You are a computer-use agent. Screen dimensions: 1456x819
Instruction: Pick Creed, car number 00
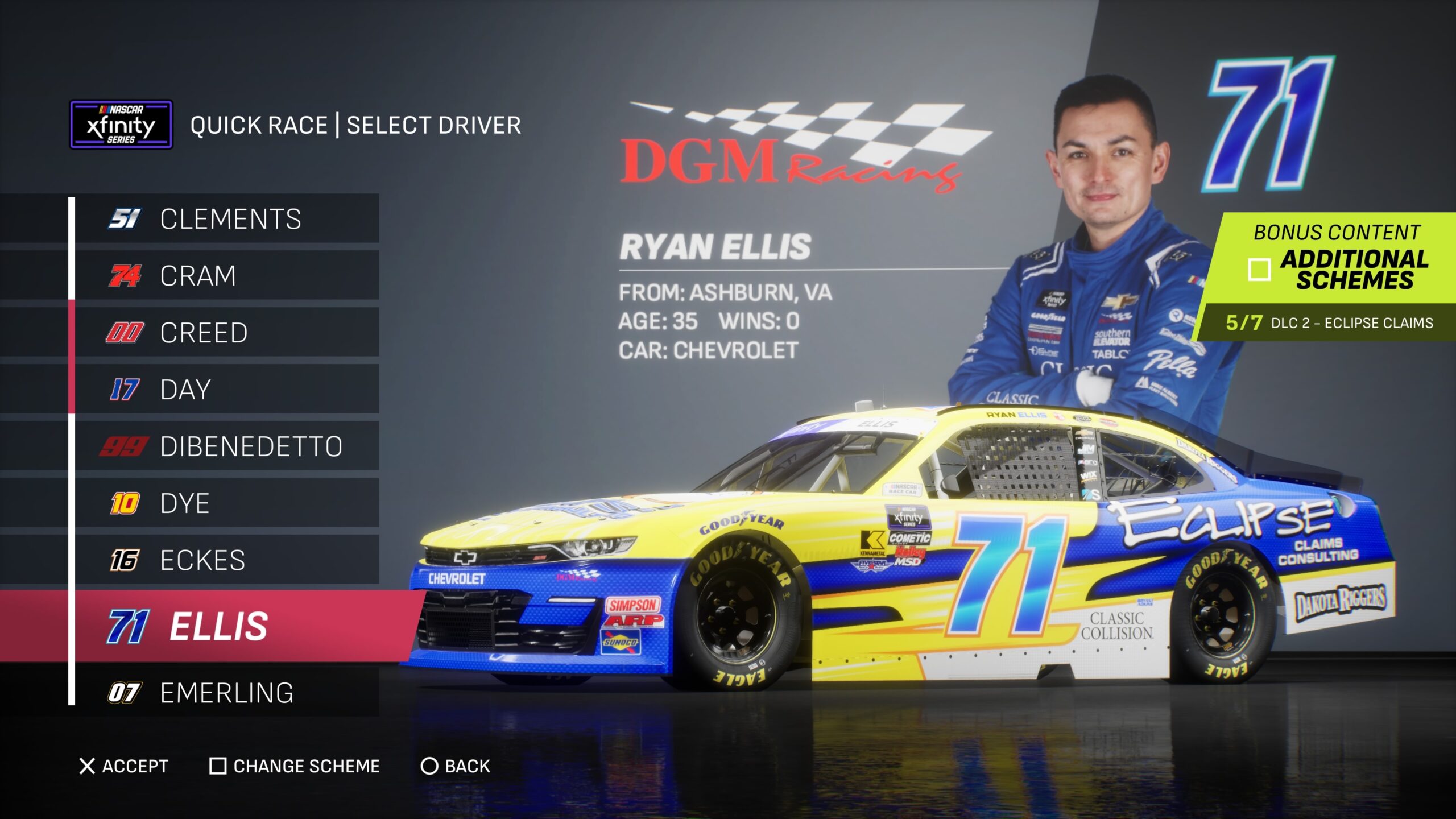[227, 333]
